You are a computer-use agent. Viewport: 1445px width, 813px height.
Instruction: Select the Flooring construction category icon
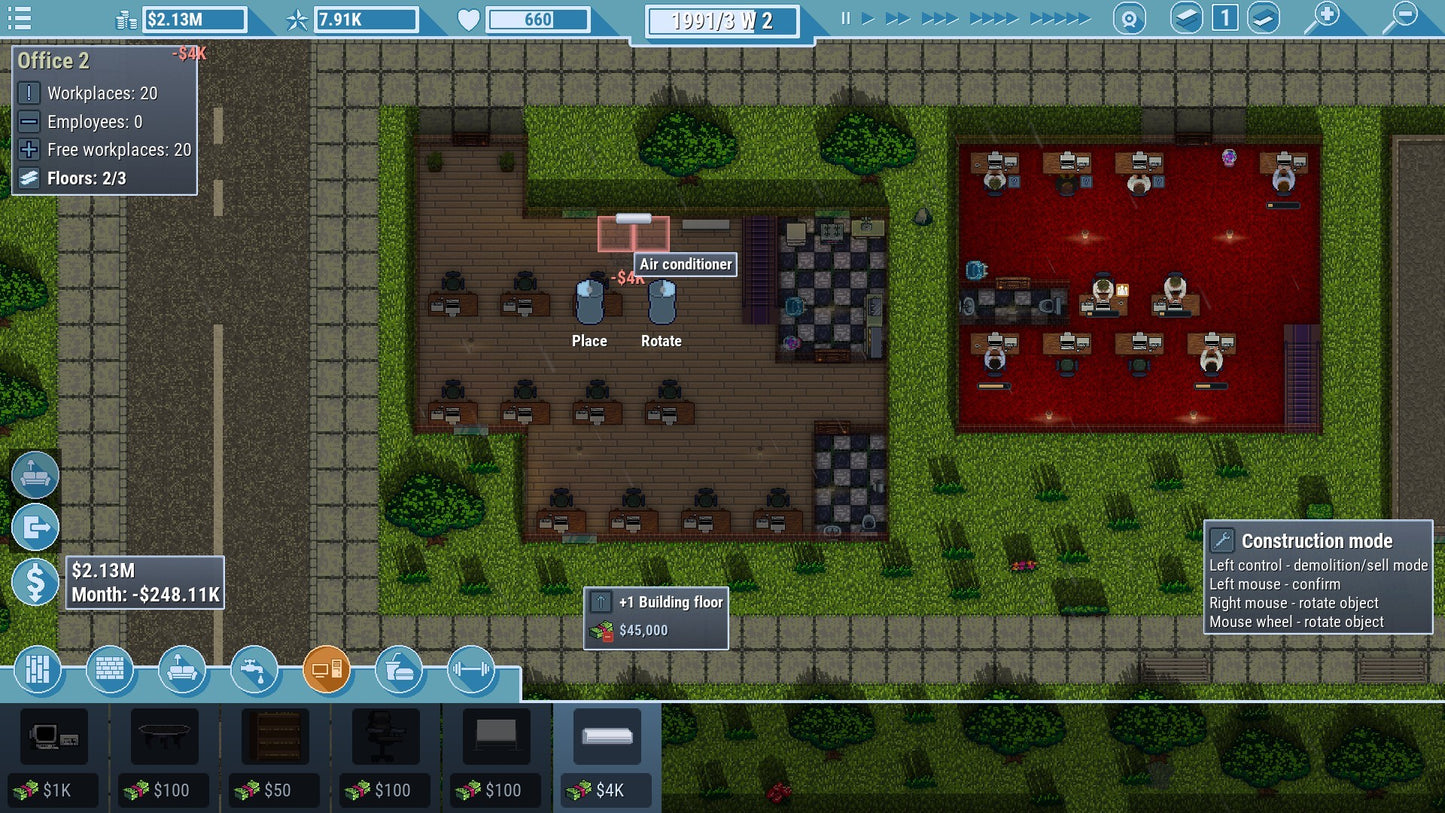click(x=37, y=670)
